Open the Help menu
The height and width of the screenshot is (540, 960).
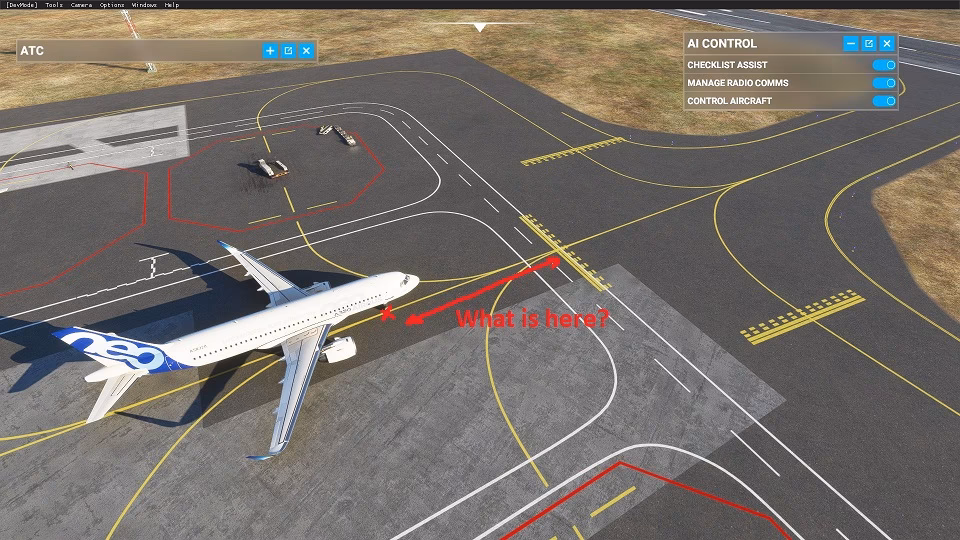click(172, 5)
